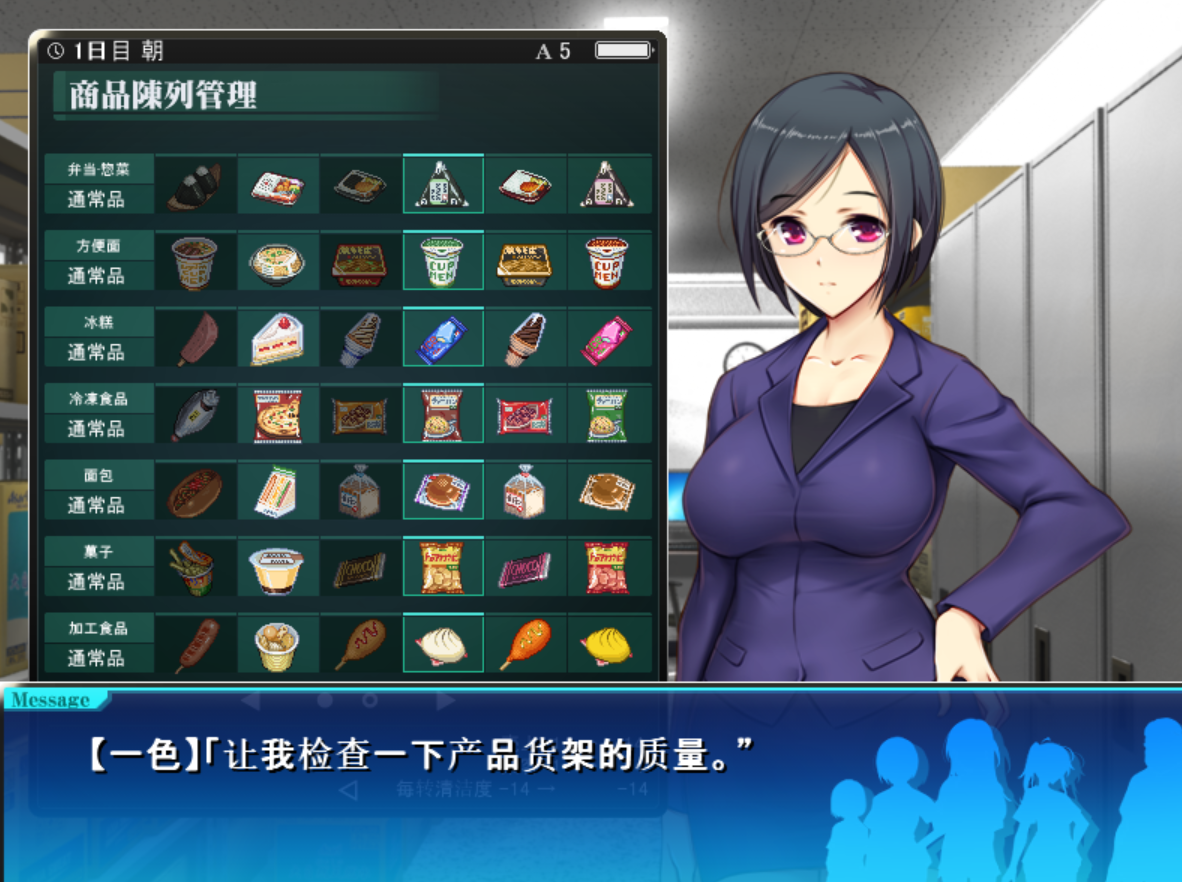Select the blue ice cream packet
The width and height of the screenshot is (1182, 882).
click(x=442, y=339)
